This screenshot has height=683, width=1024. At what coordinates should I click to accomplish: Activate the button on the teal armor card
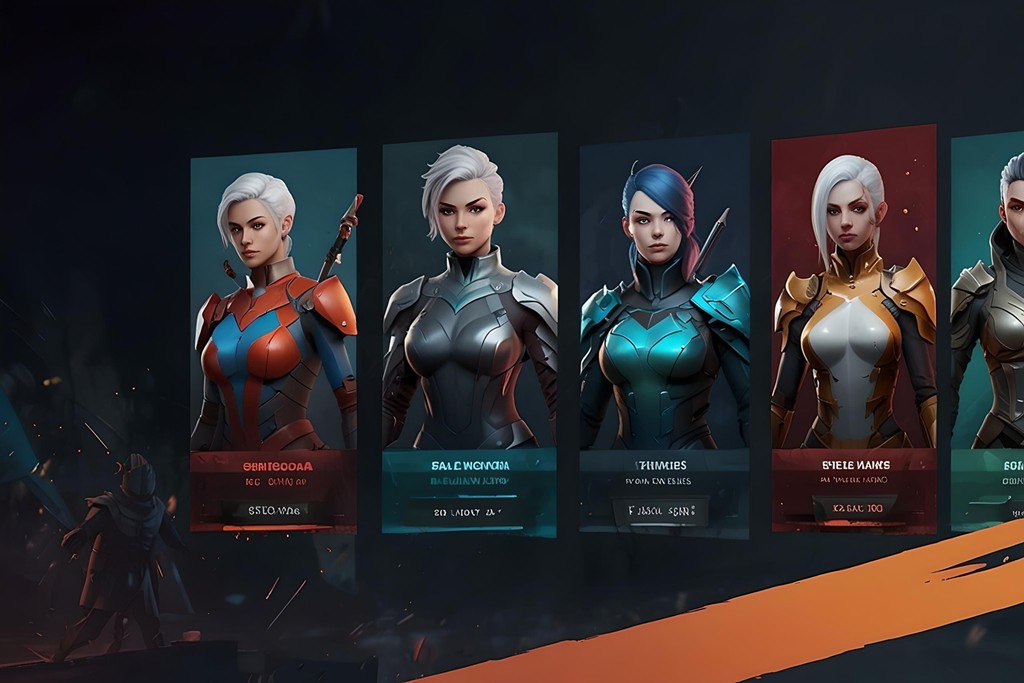(x=660, y=511)
